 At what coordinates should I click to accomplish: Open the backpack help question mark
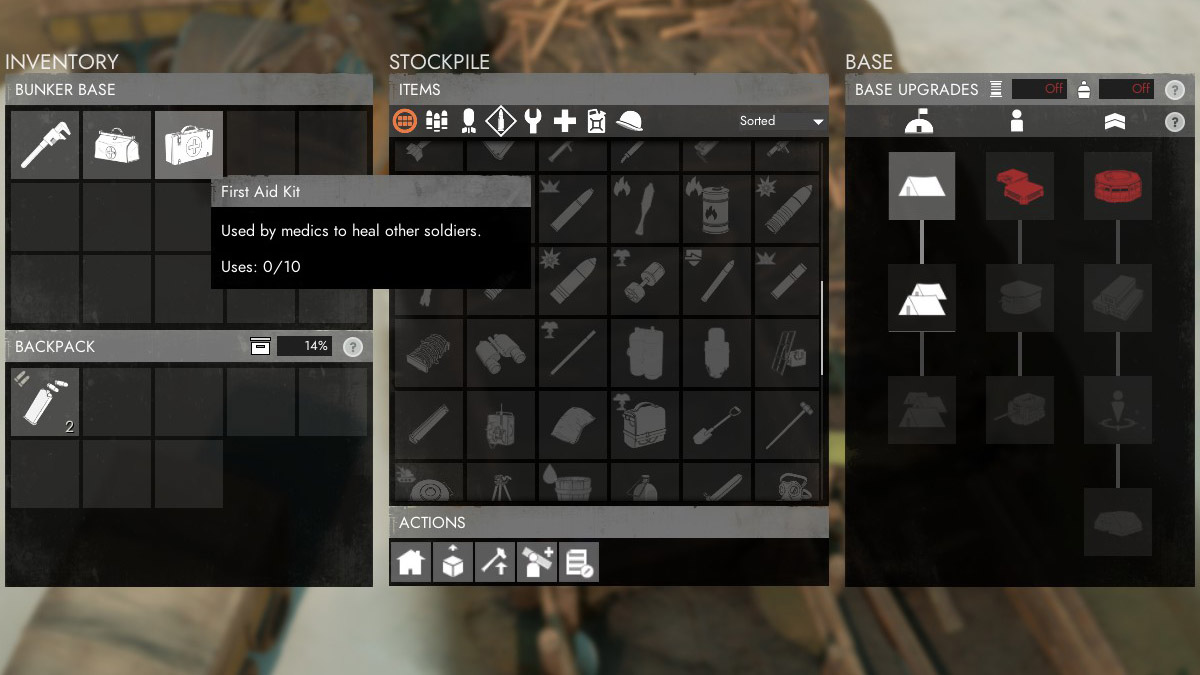(x=352, y=347)
